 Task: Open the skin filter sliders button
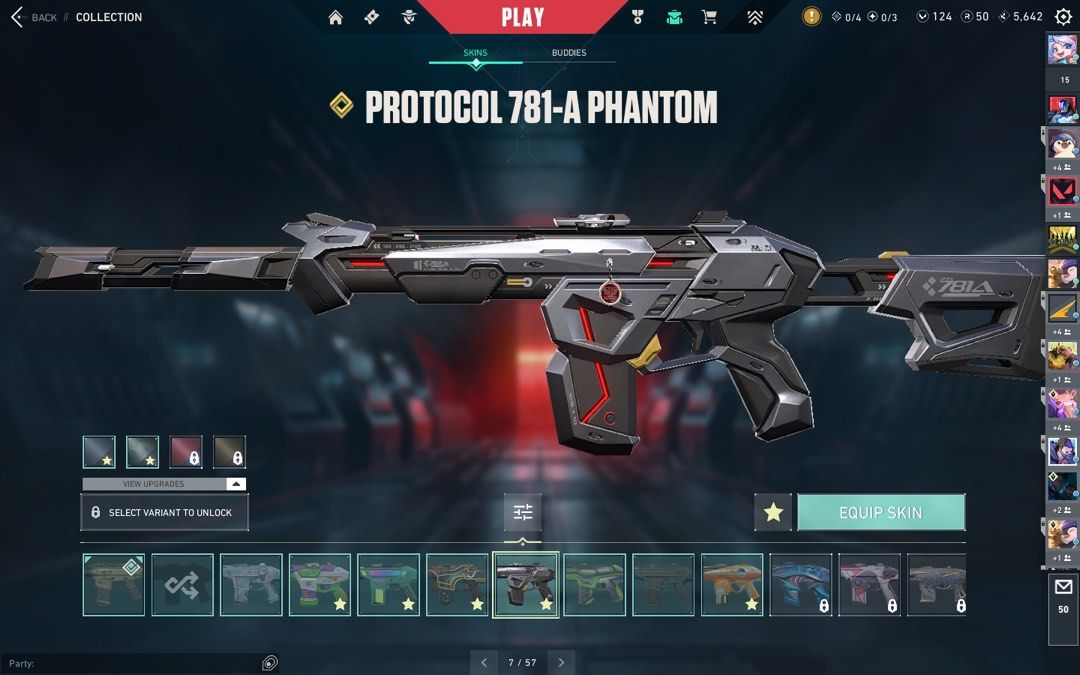(x=523, y=512)
